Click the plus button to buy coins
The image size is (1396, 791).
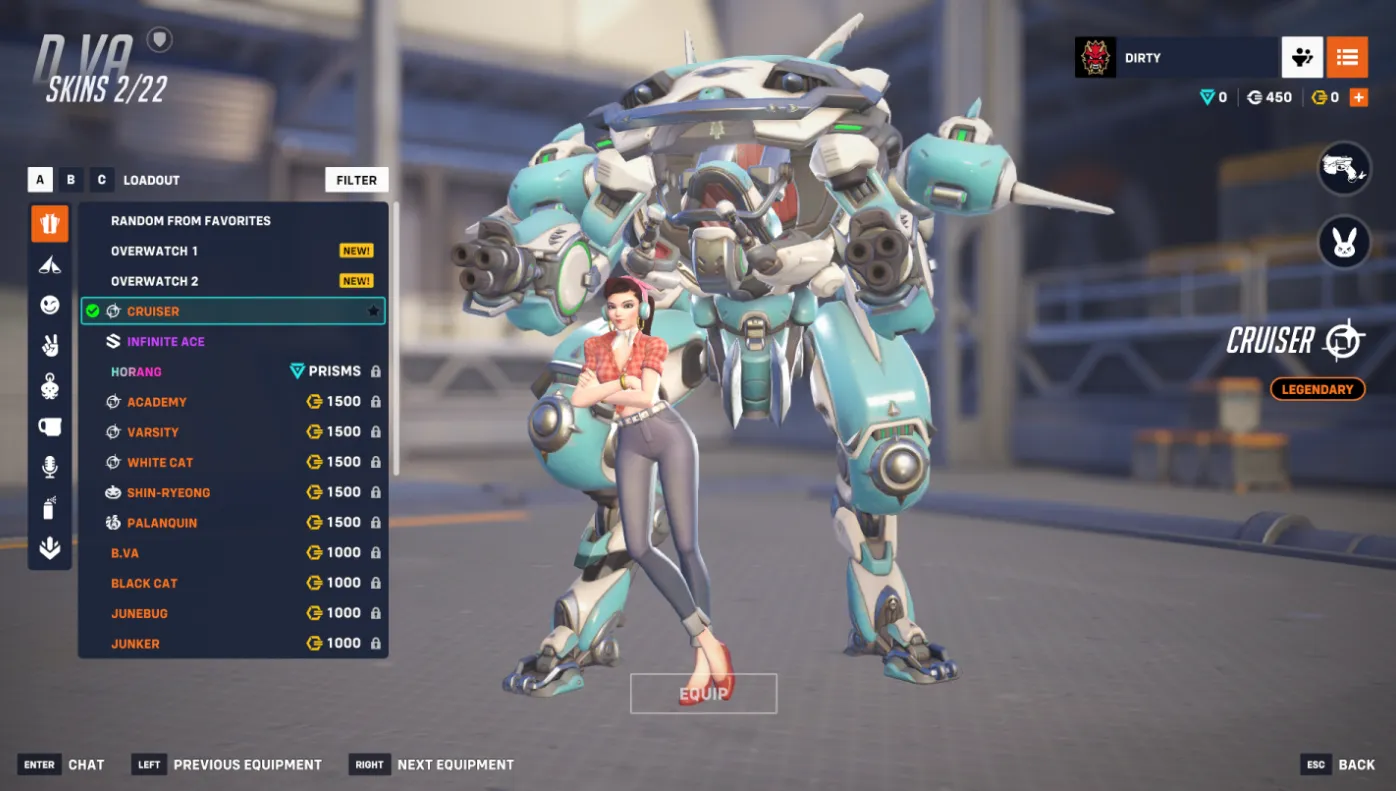point(1359,97)
